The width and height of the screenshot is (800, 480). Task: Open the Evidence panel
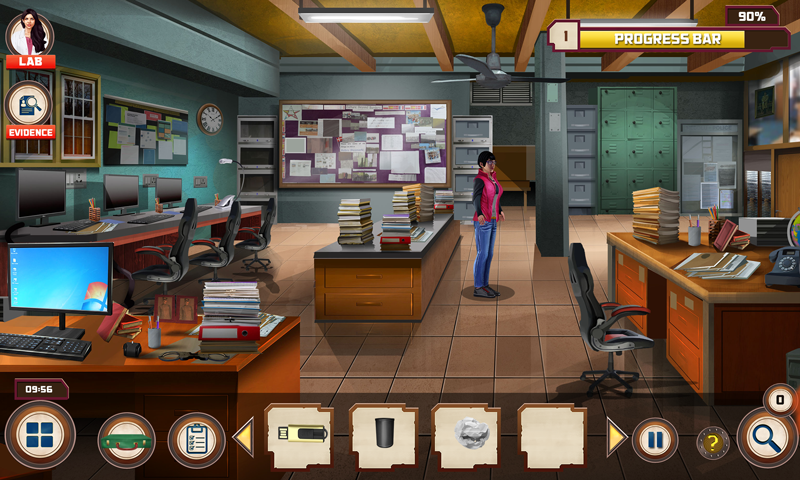tap(30, 108)
